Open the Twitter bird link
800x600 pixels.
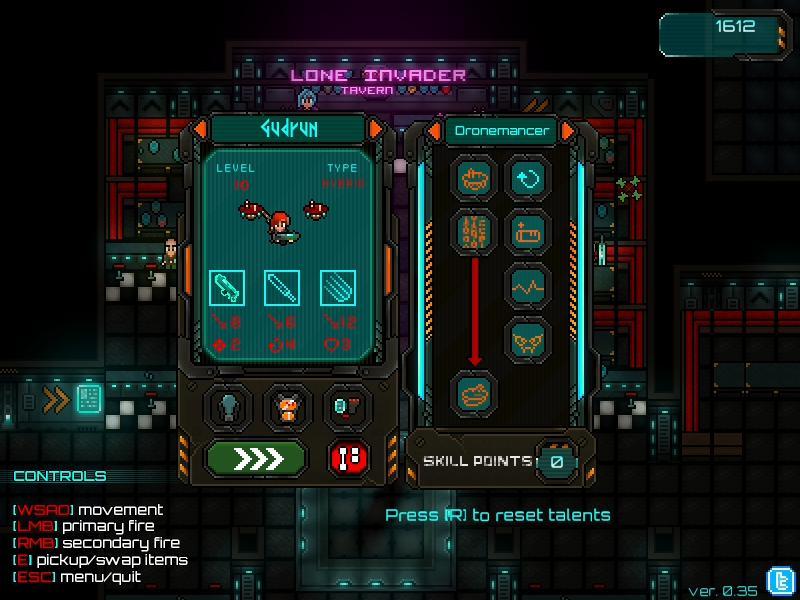[779, 580]
